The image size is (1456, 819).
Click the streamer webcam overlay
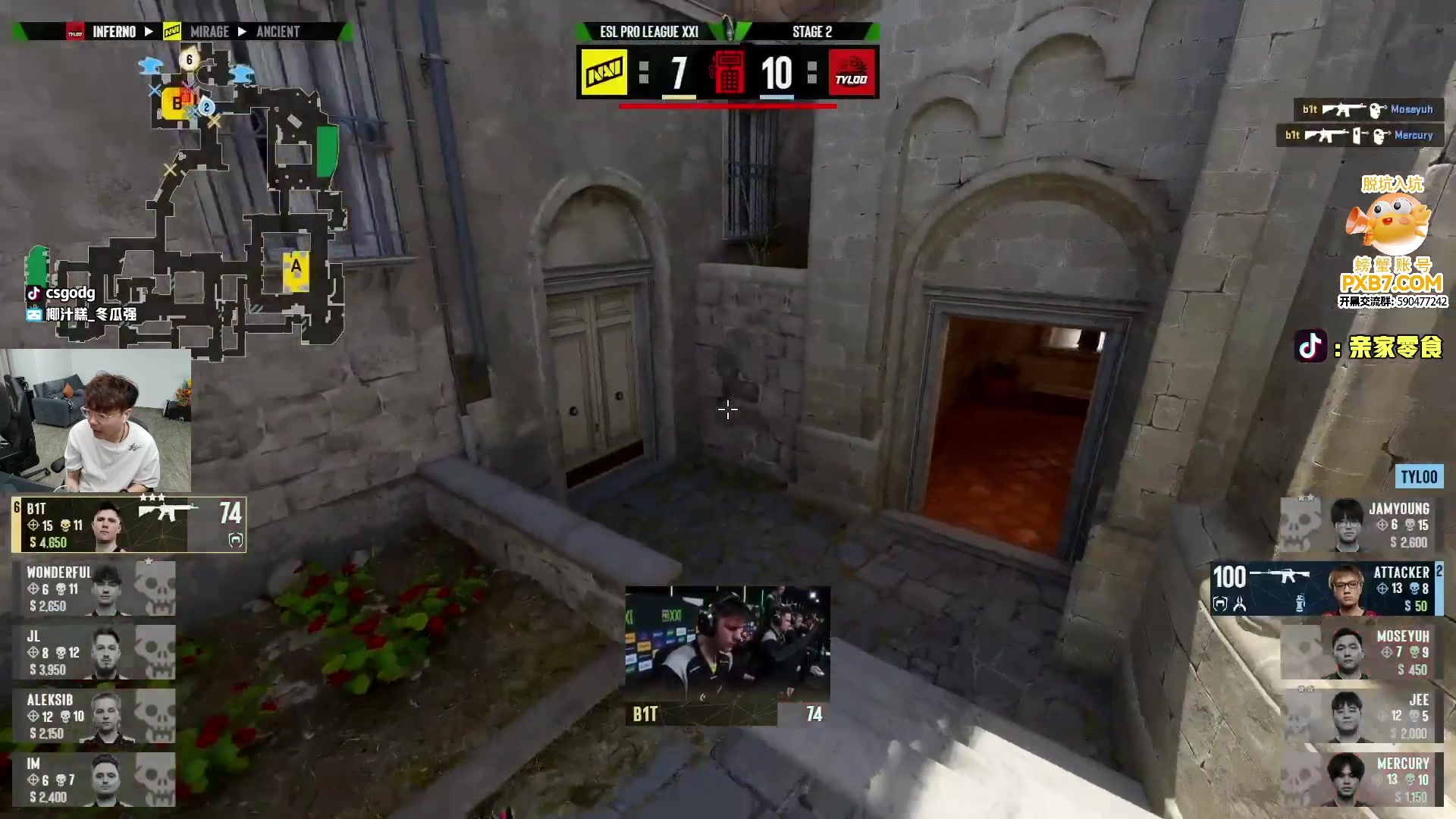96,421
